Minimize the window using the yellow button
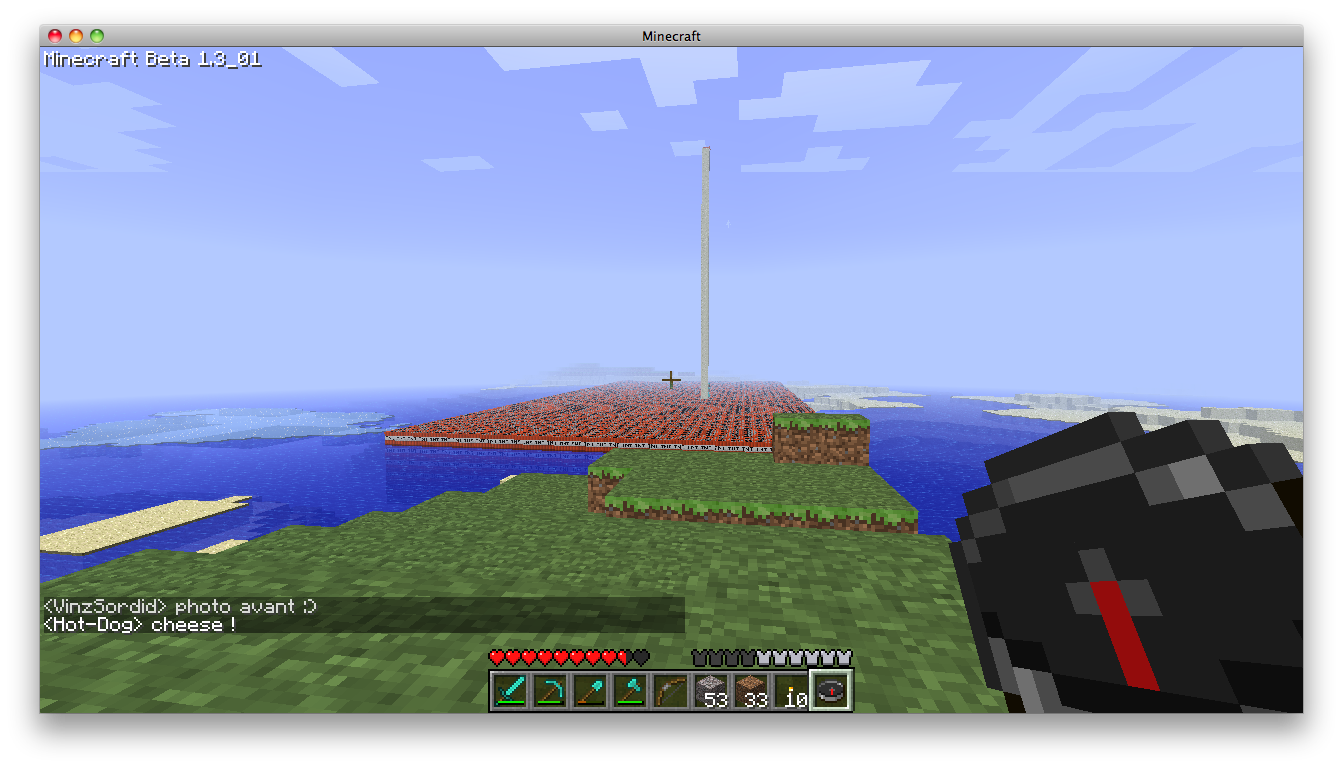This screenshot has width=1343, height=768. tap(76, 36)
